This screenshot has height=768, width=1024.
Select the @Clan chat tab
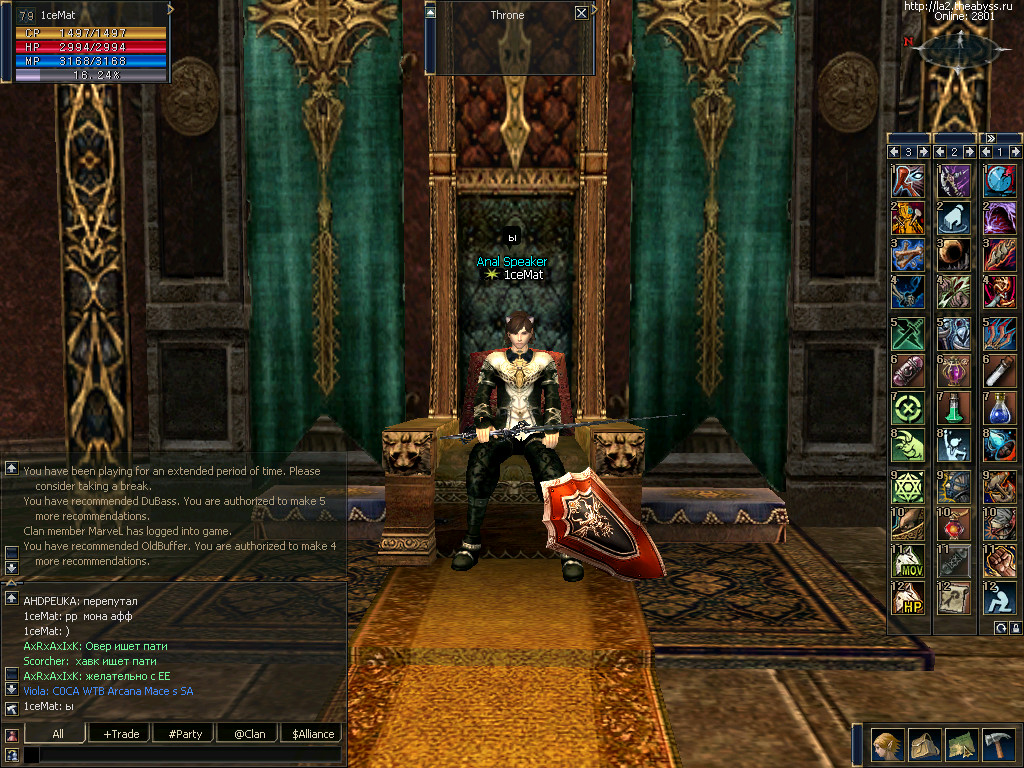pos(248,734)
